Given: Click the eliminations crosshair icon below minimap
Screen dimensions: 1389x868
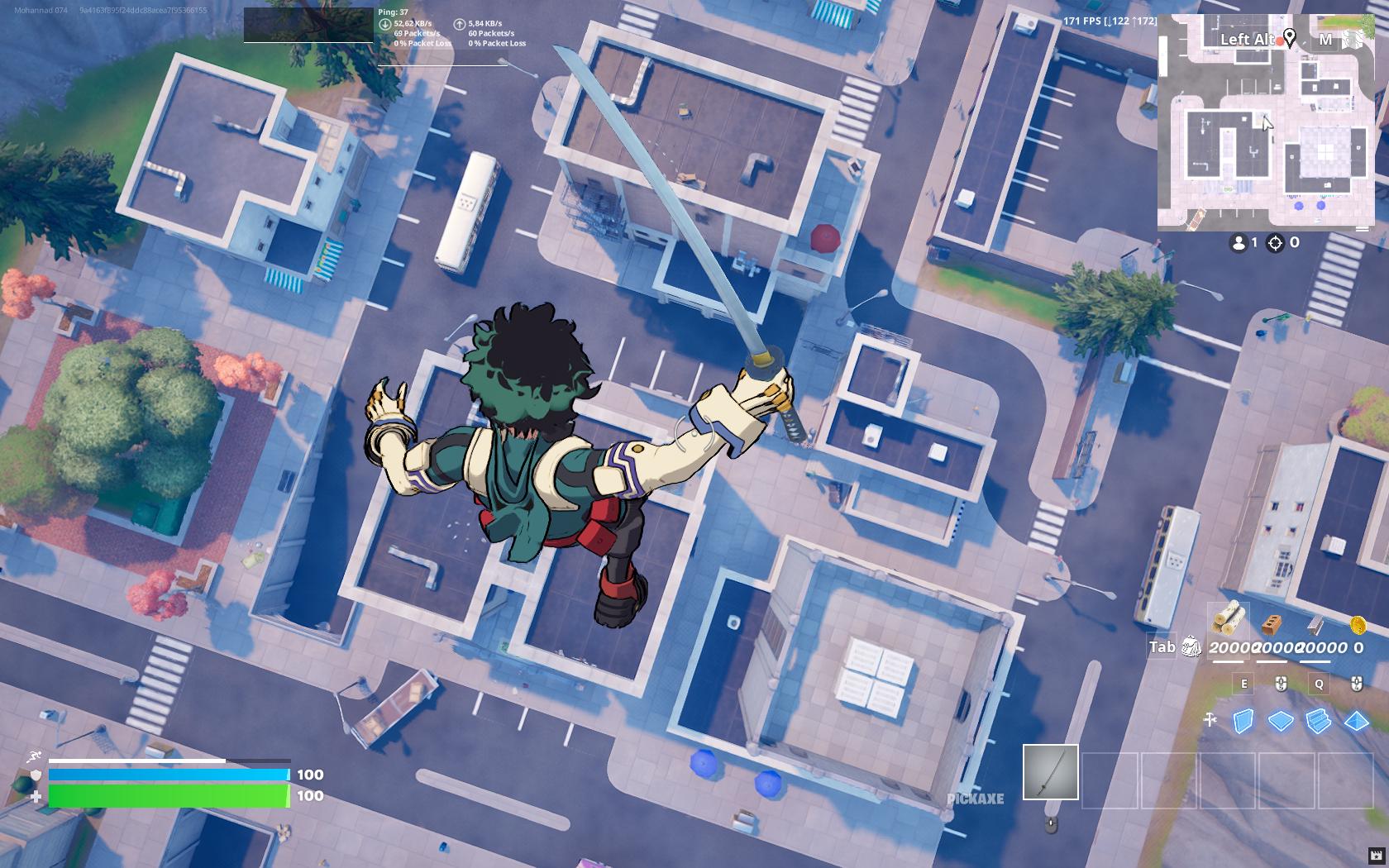Looking at the screenshot, I should pos(1274,243).
